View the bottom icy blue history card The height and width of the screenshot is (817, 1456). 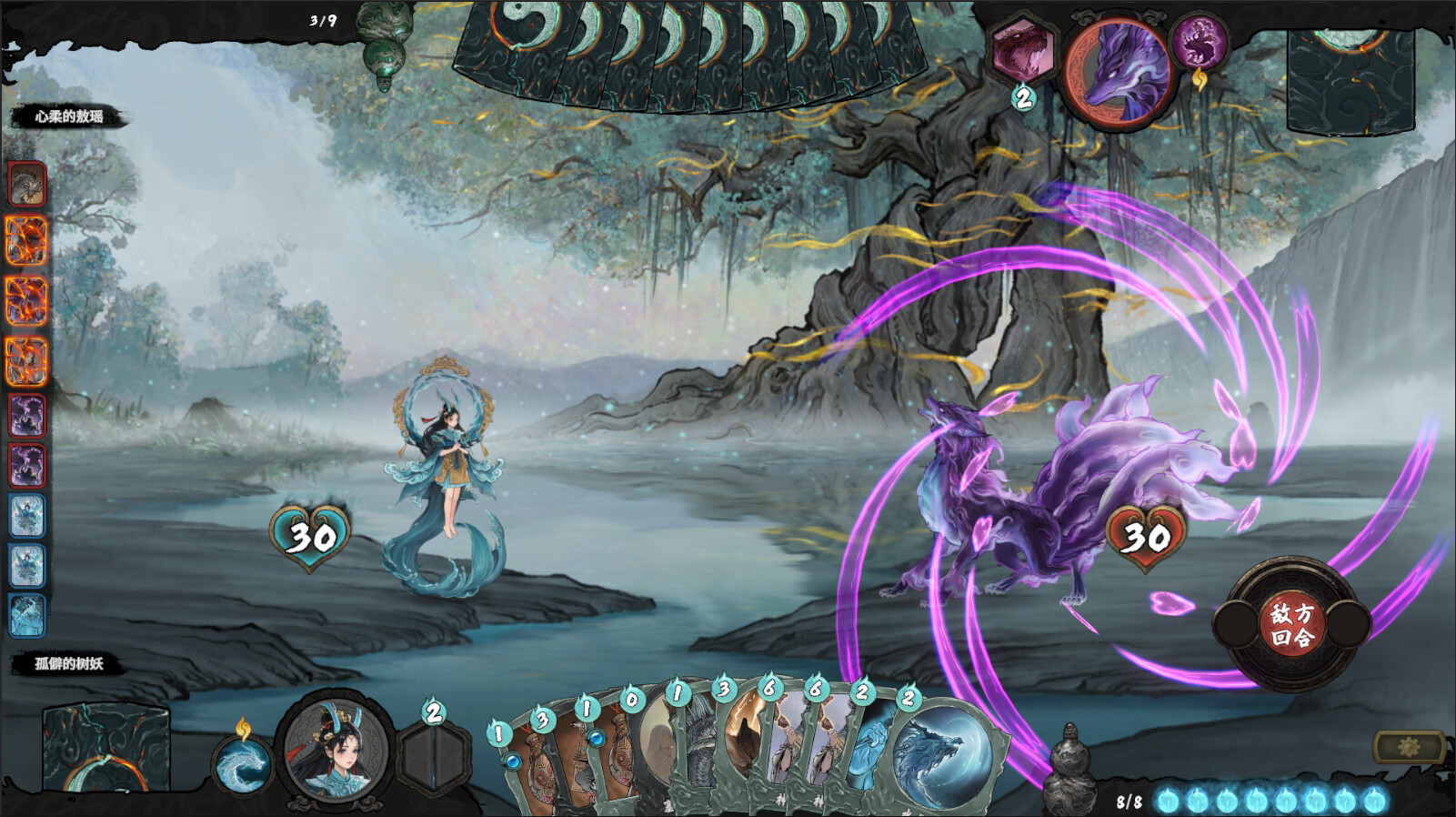(x=27, y=614)
